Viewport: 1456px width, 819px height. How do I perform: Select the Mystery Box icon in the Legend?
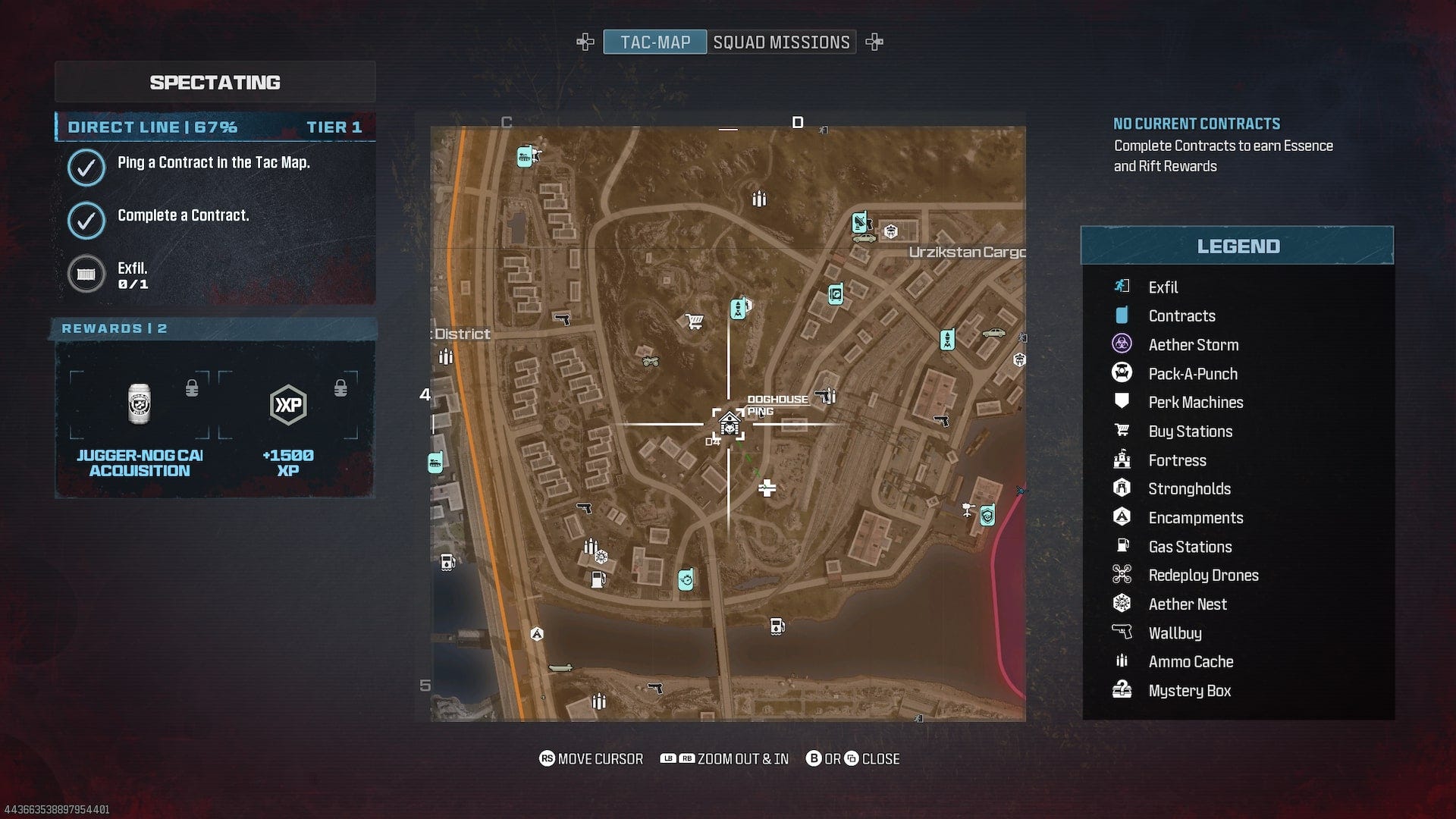[1122, 690]
